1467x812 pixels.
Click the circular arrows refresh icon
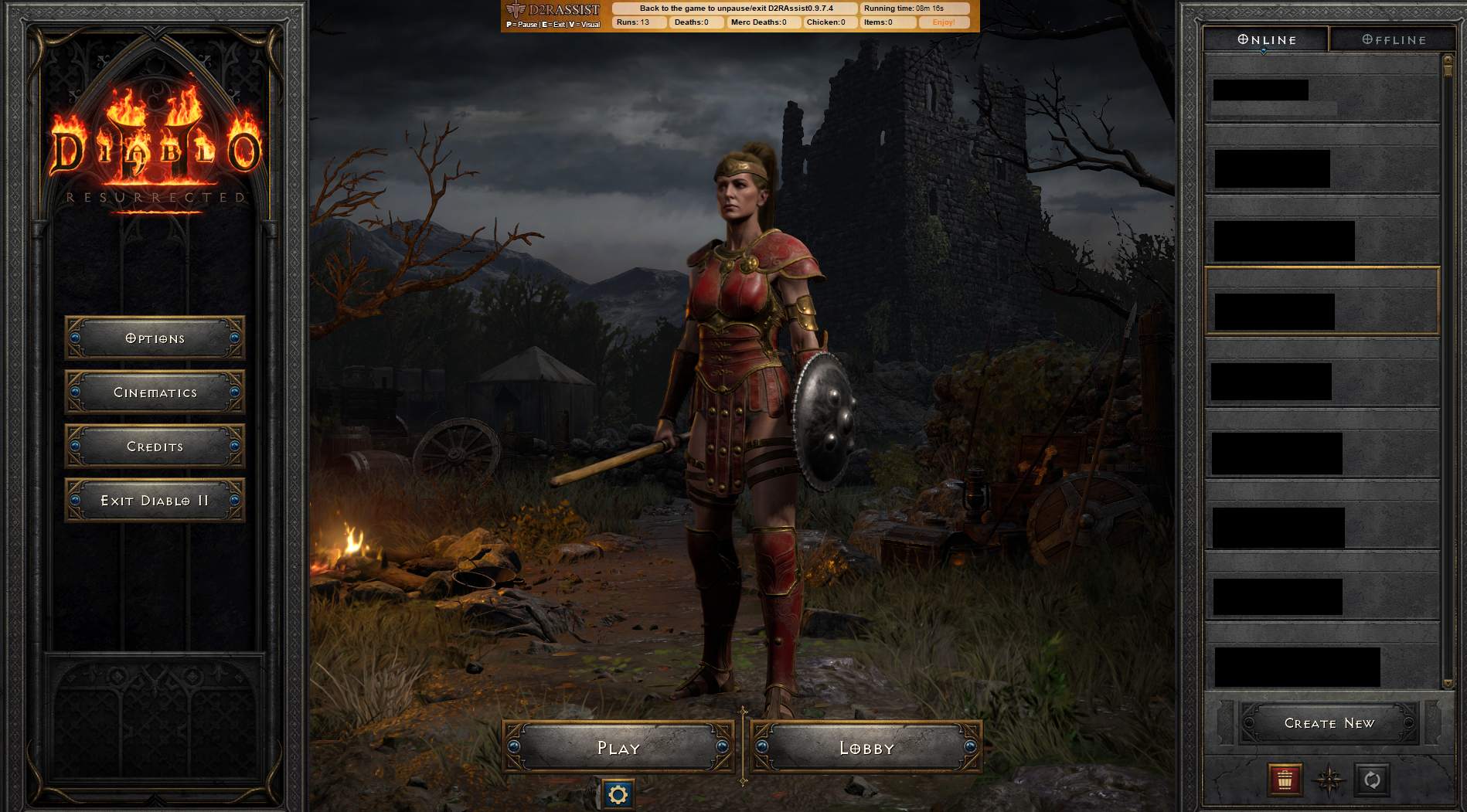[x=1372, y=780]
